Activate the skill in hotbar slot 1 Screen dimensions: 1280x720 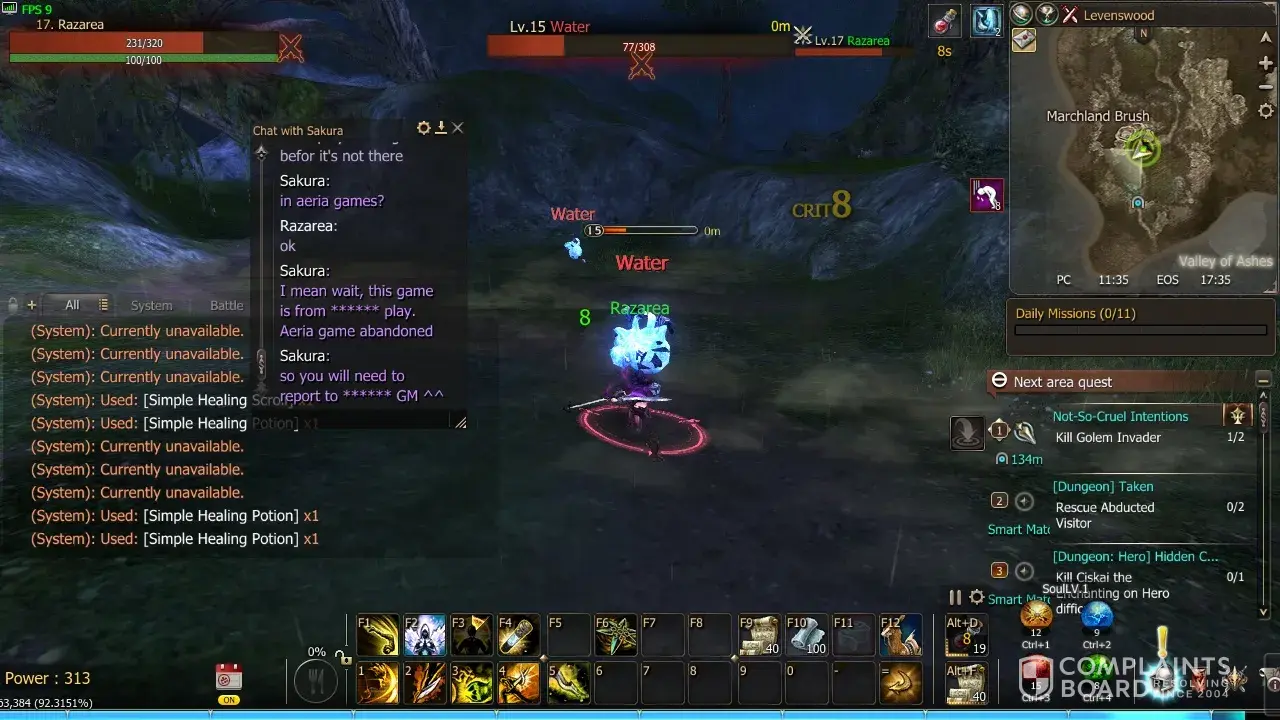pos(378,683)
